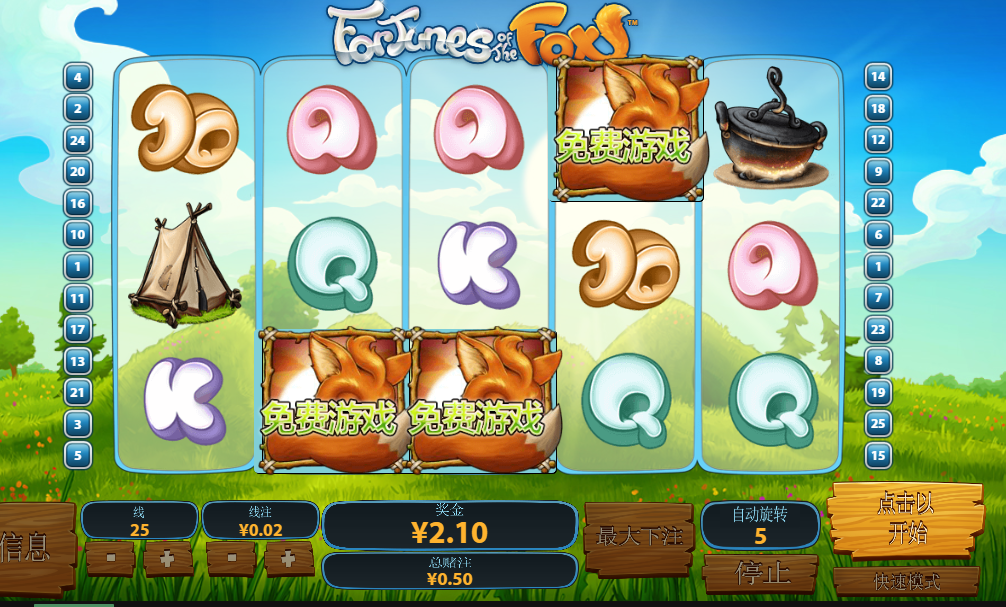Show payline number 5

coord(78,455)
